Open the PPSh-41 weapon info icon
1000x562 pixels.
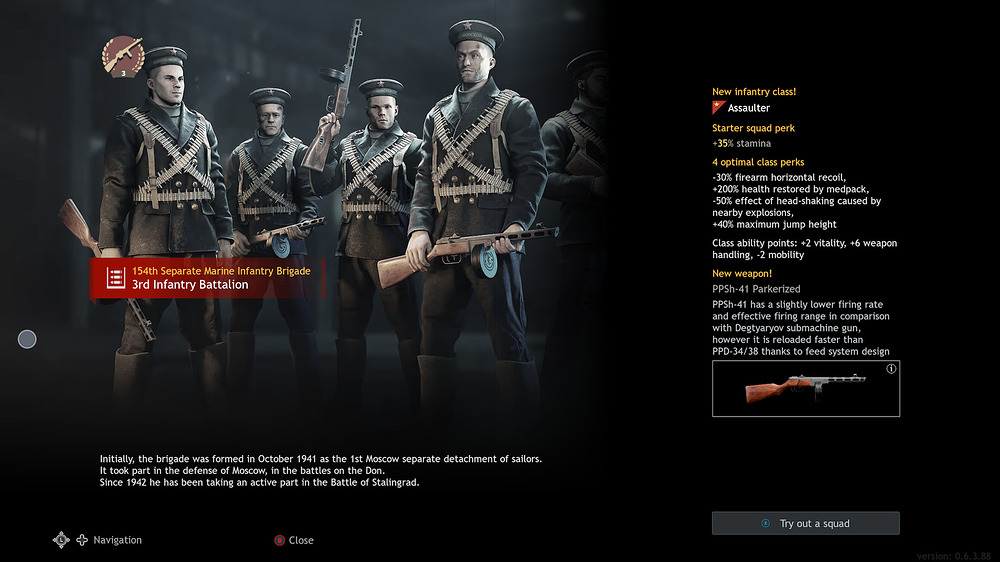[891, 369]
